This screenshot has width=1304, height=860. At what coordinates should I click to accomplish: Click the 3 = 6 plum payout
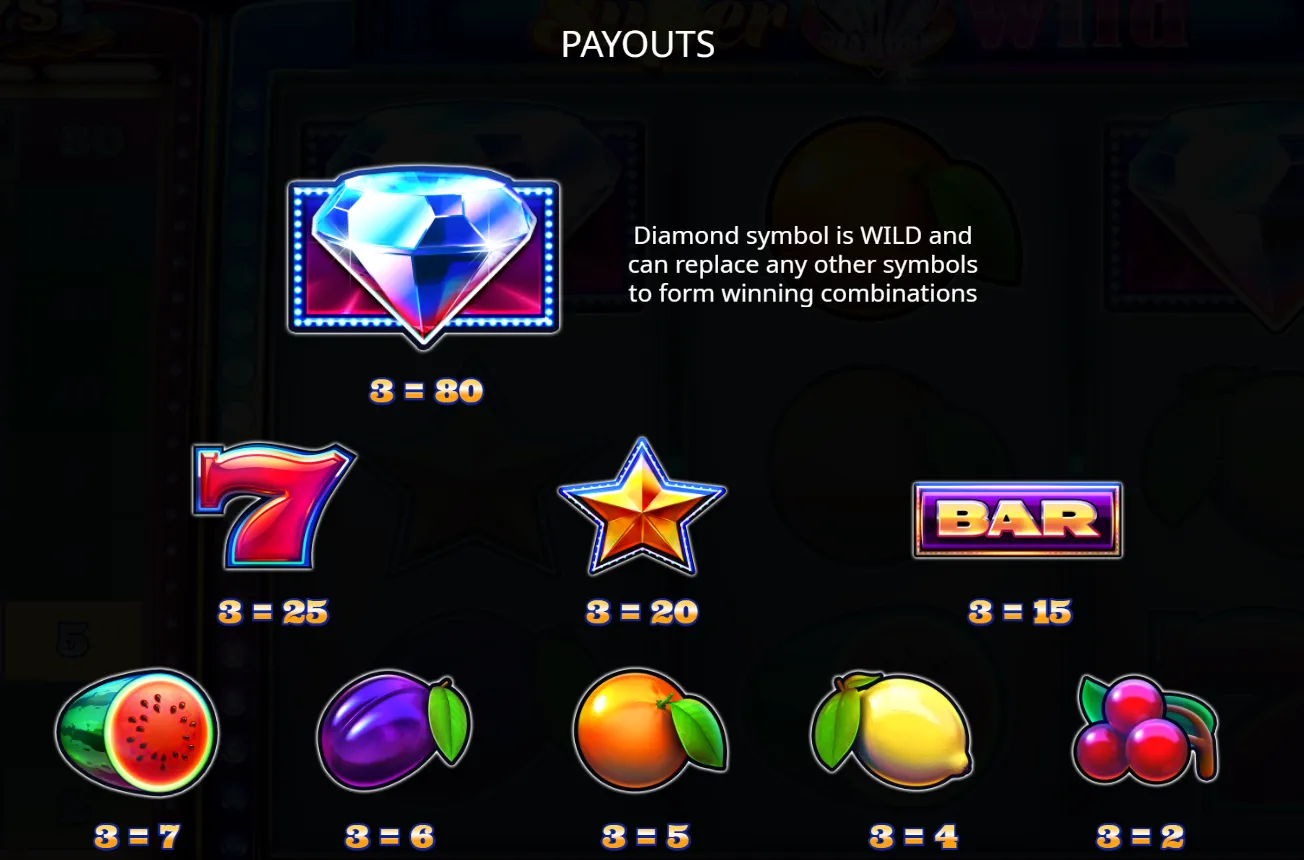coord(389,836)
